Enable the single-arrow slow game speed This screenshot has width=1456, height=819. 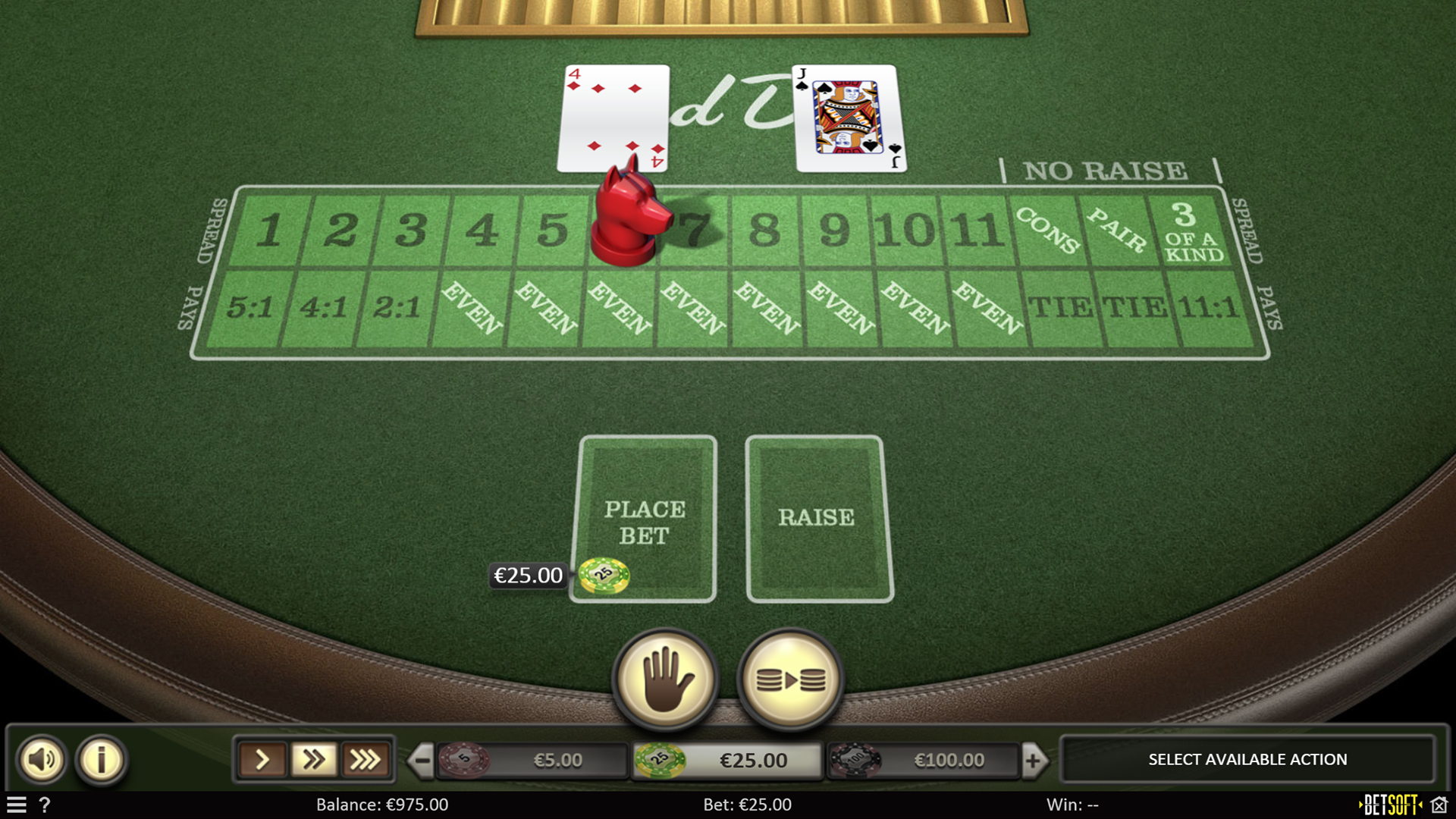pos(263,759)
